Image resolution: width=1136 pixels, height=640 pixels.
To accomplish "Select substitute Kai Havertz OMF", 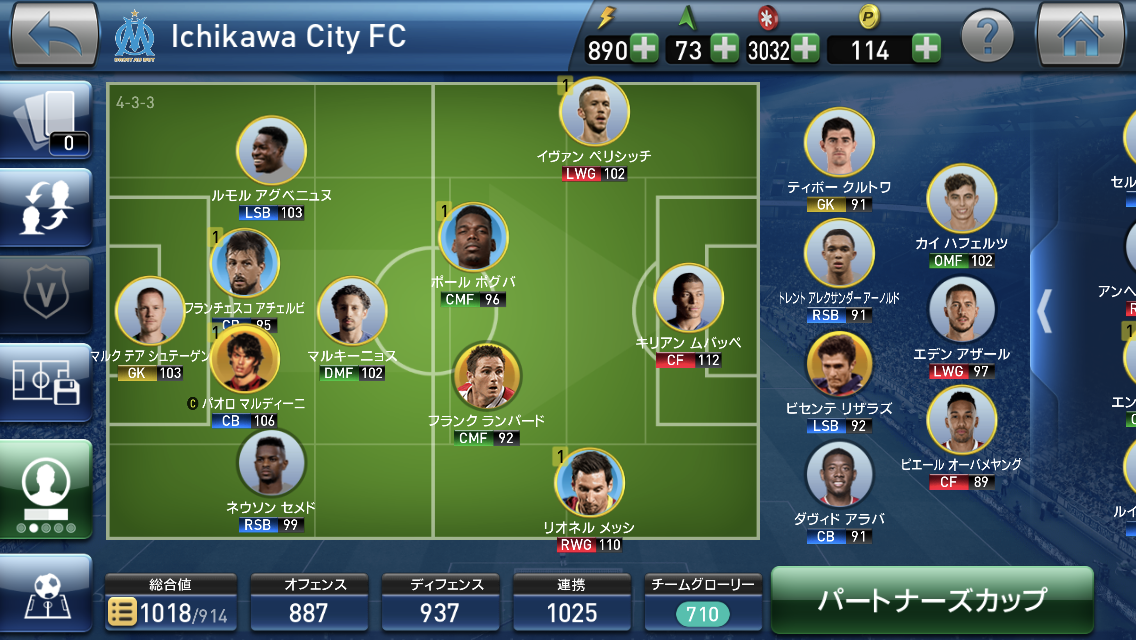I will point(961,198).
